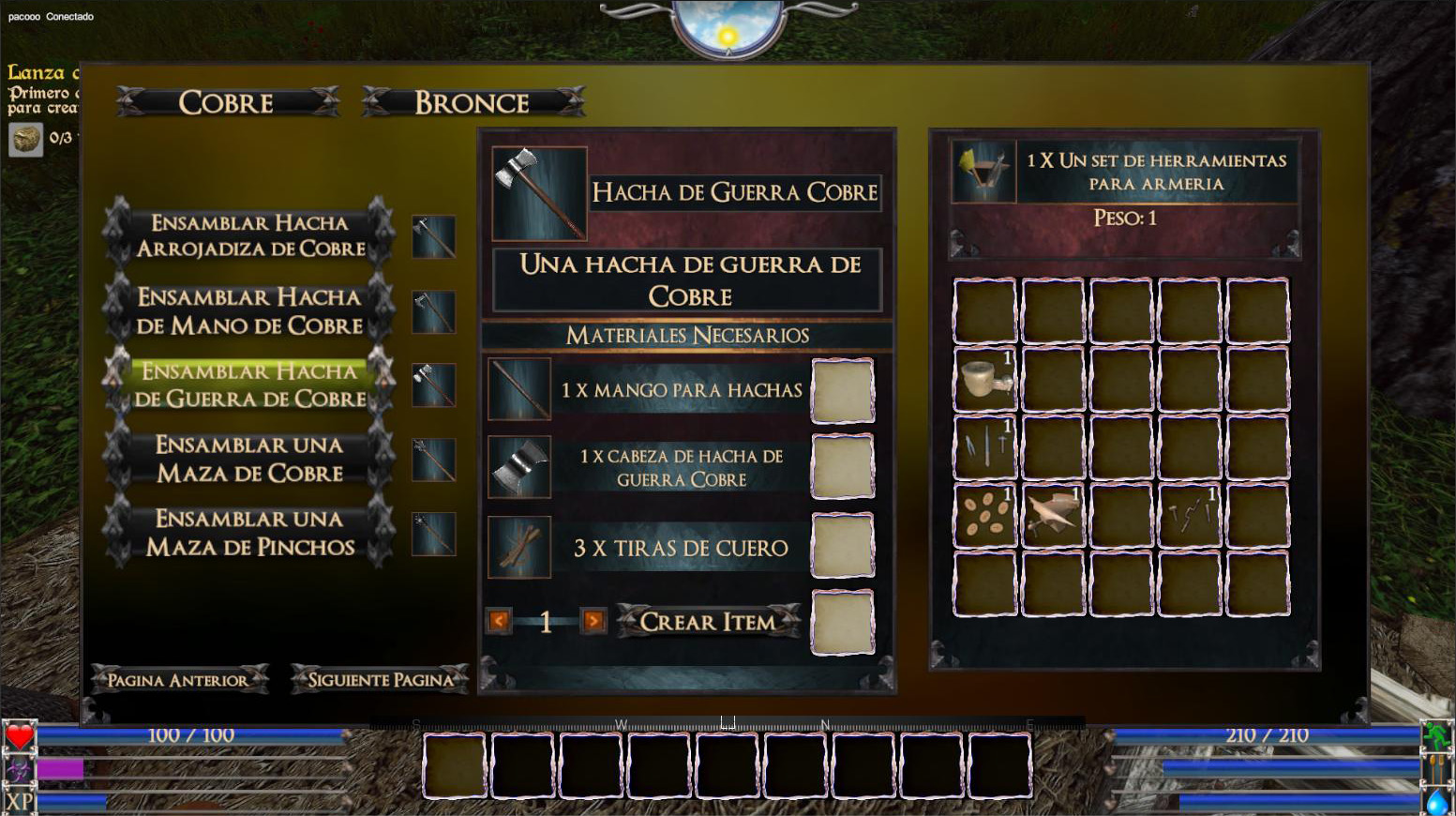Select the round seeds inventory slot

pos(984,515)
